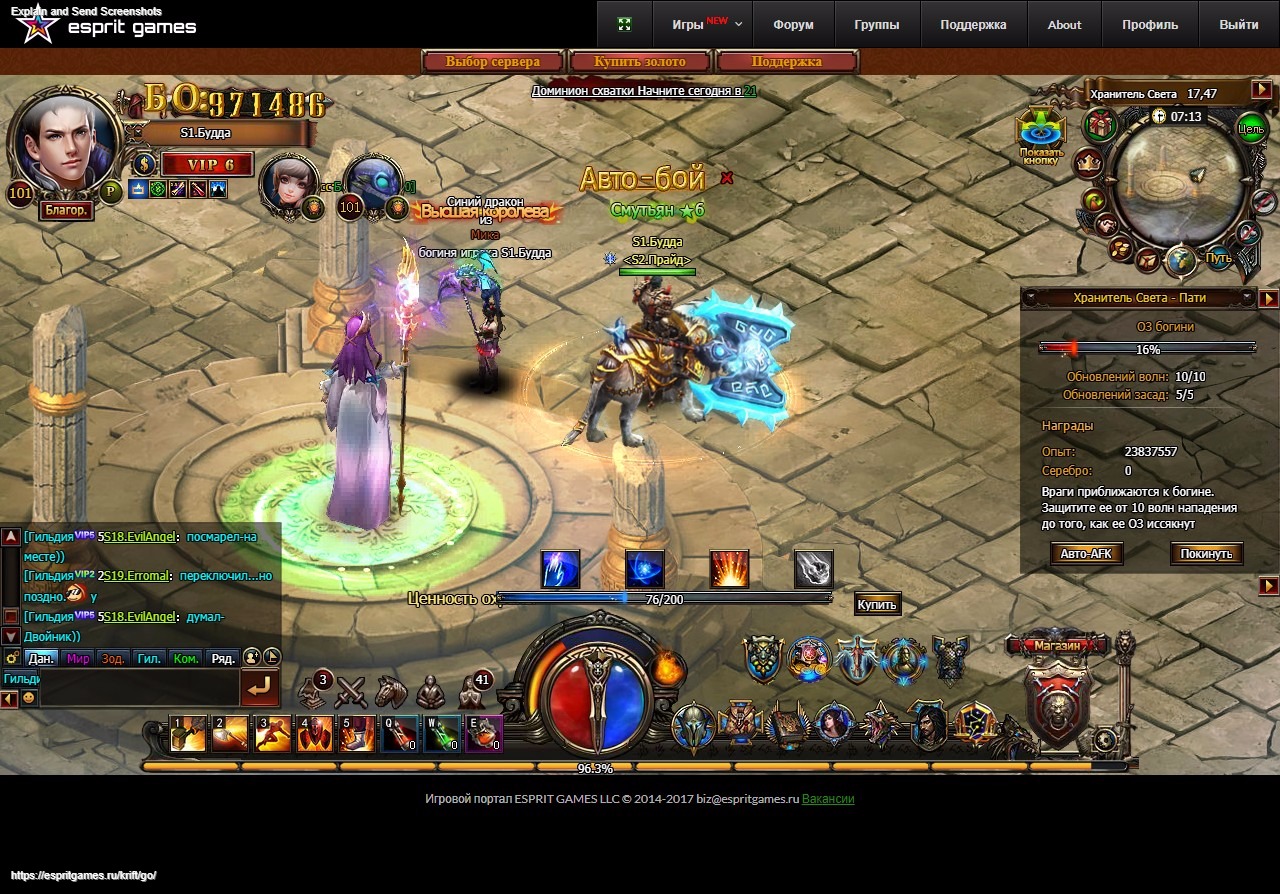Screen dimensions: 1280x894
Task: Use the potion in hotbar slot E
Action: point(484,734)
